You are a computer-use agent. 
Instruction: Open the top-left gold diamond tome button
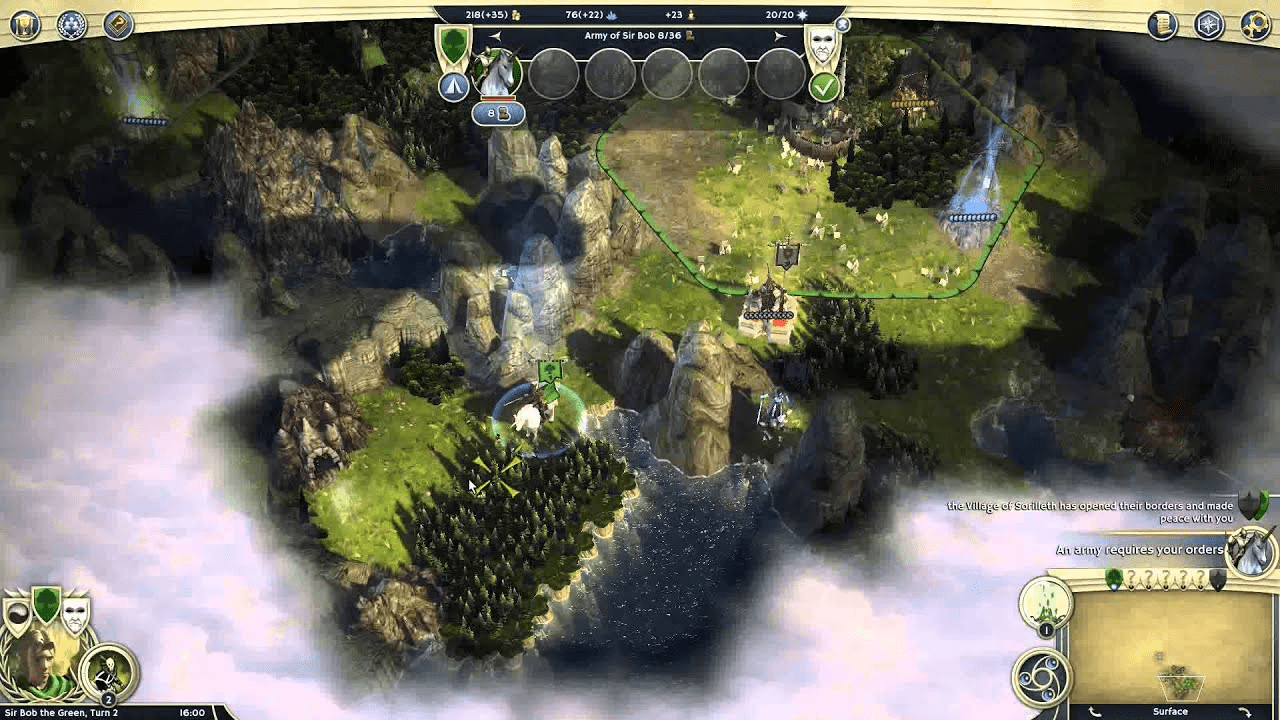click(118, 25)
